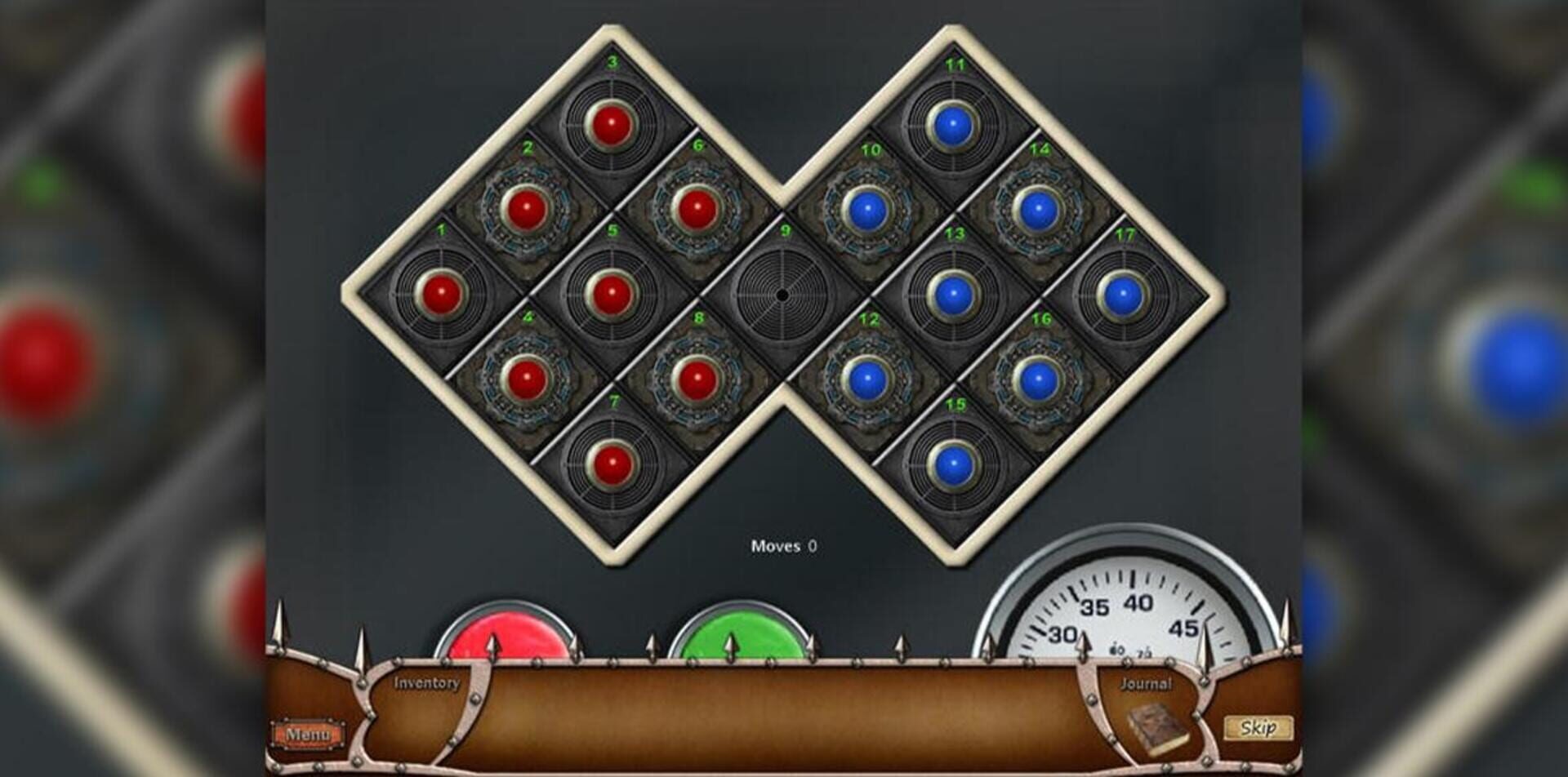
Task: Select red peg number 1
Action: point(439,290)
